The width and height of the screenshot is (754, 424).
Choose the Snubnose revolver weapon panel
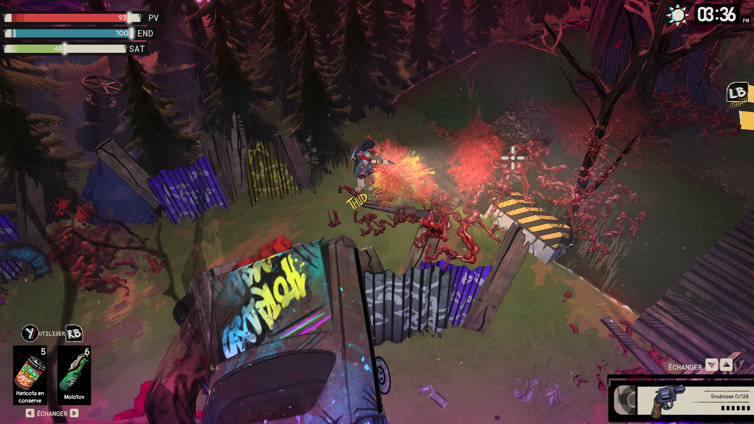coord(682,400)
